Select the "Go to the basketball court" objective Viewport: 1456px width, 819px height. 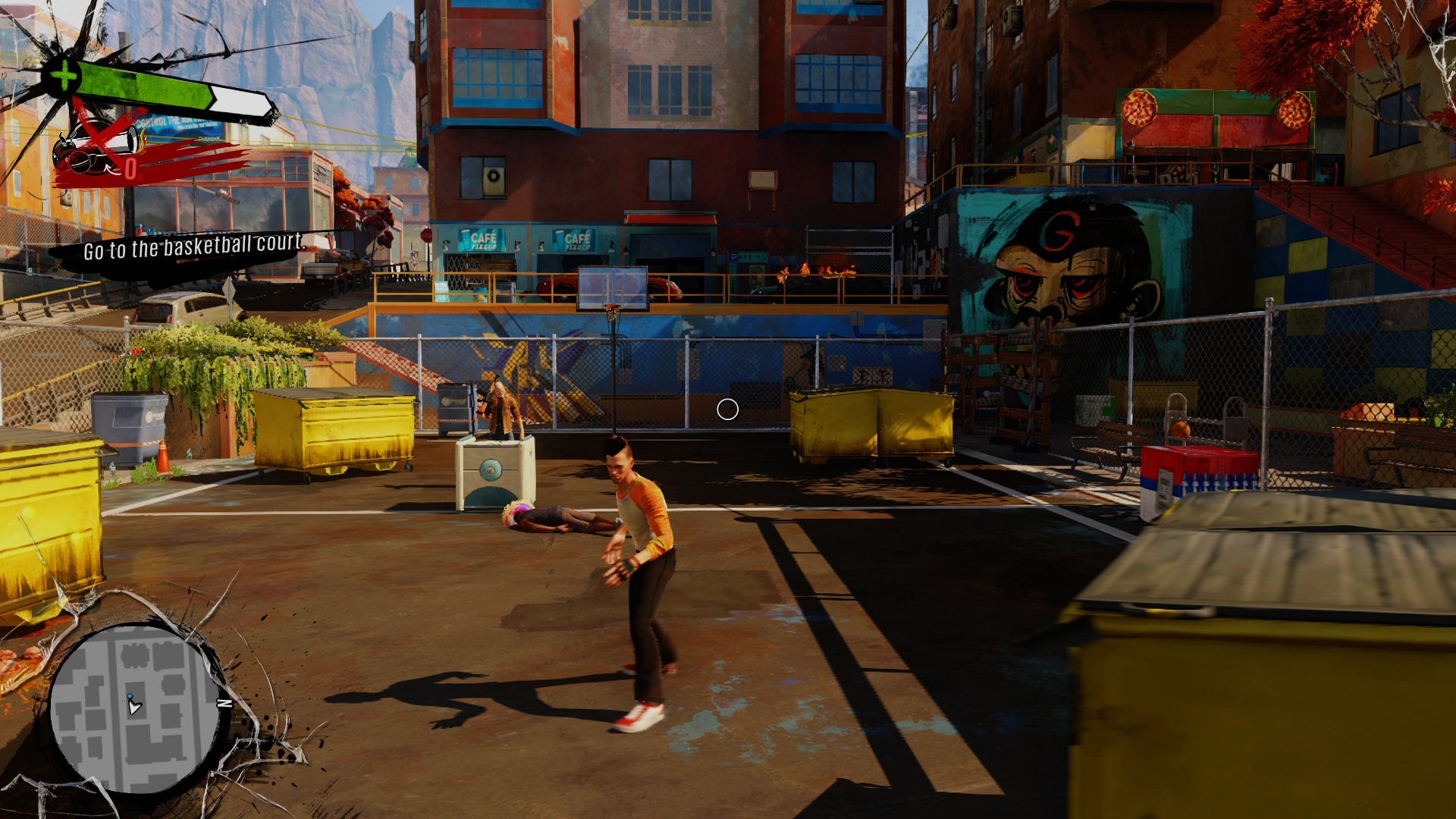[194, 247]
